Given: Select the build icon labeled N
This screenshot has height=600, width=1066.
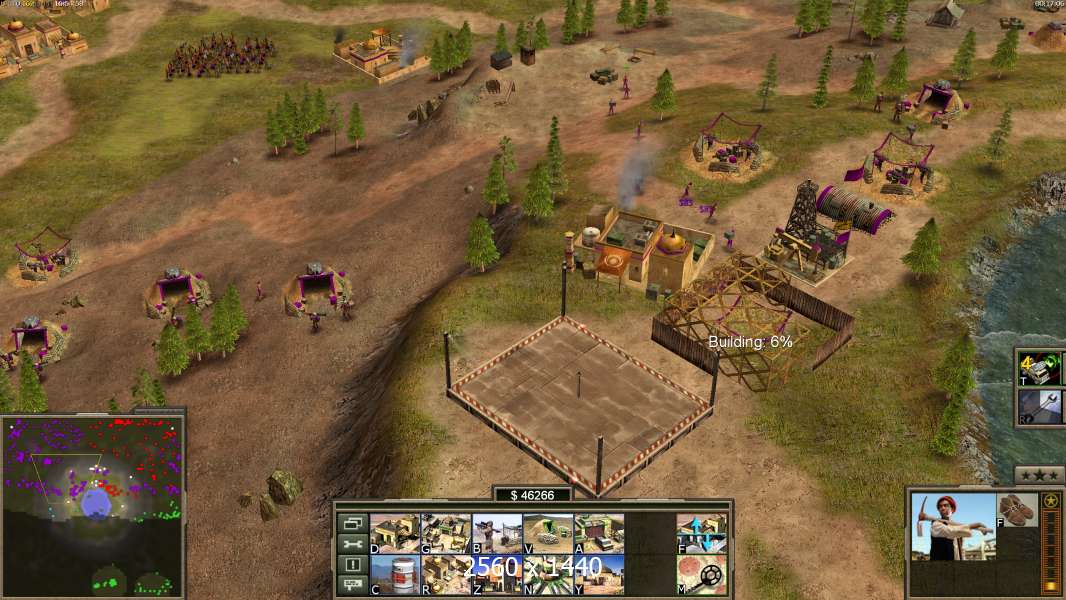Looking at the screenshot, I should [x=548, y=574].
